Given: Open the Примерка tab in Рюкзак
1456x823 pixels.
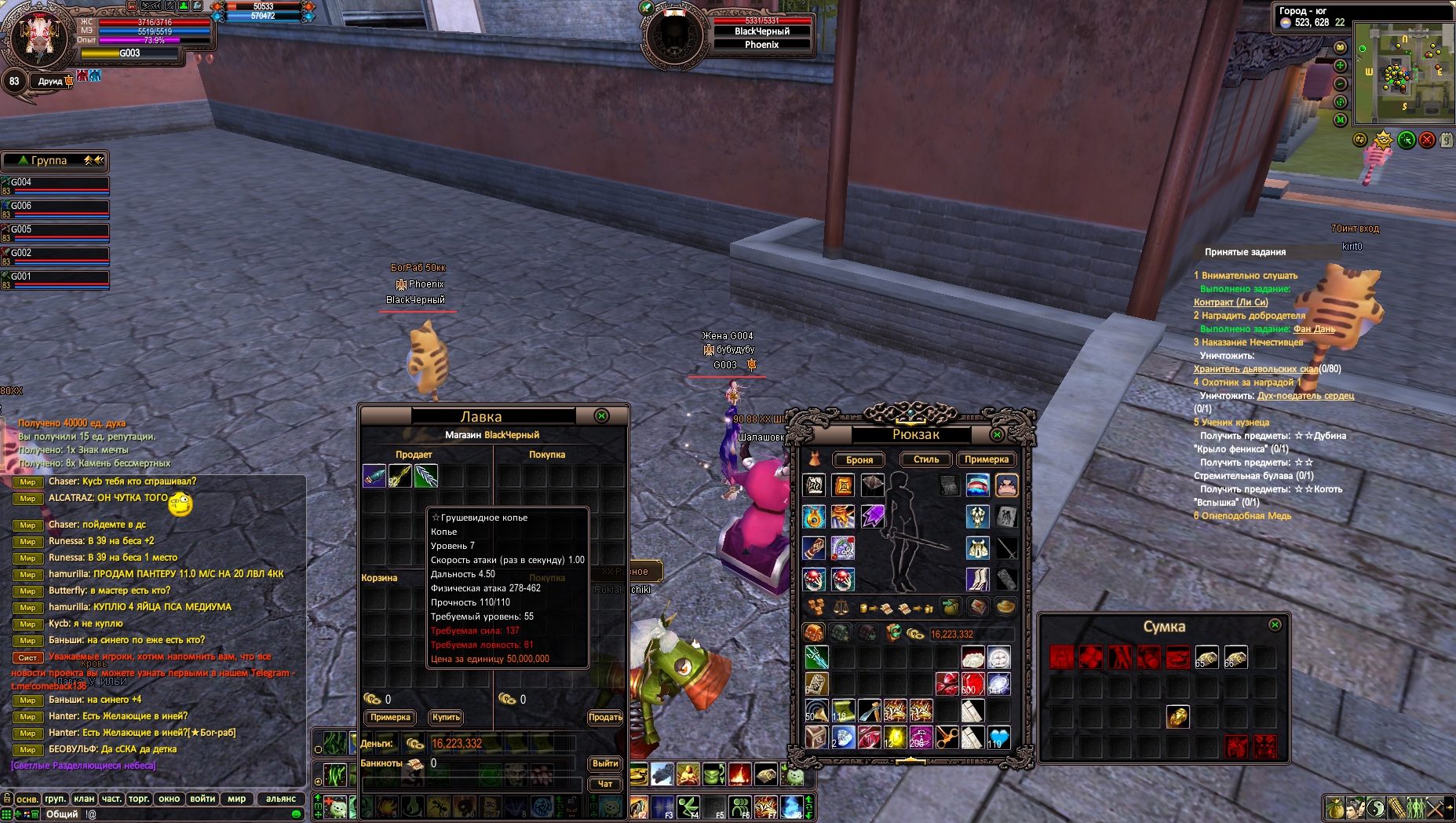Looking at the screenshot, I should 986,459.
